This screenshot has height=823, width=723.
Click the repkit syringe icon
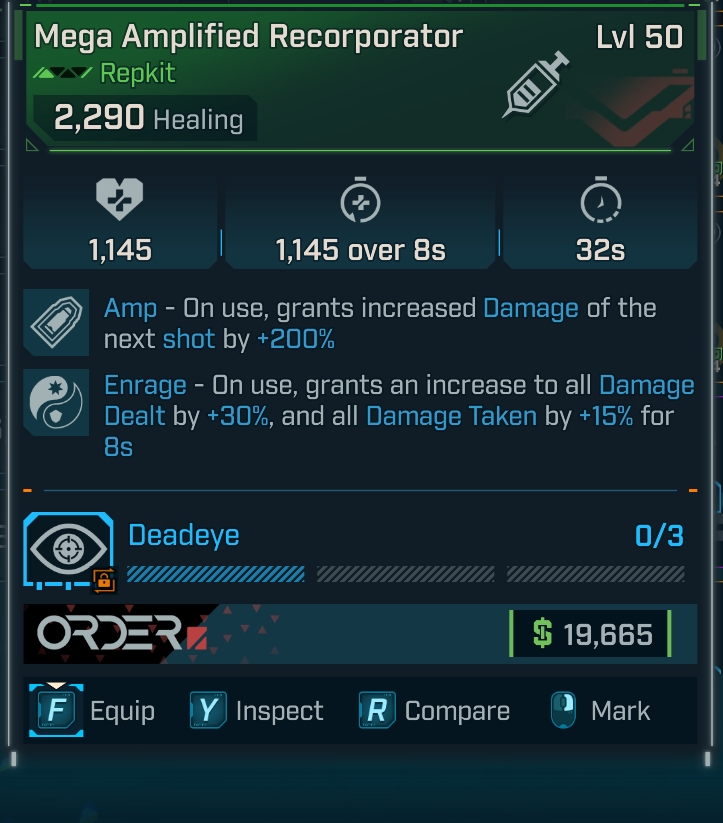(537, 85)
